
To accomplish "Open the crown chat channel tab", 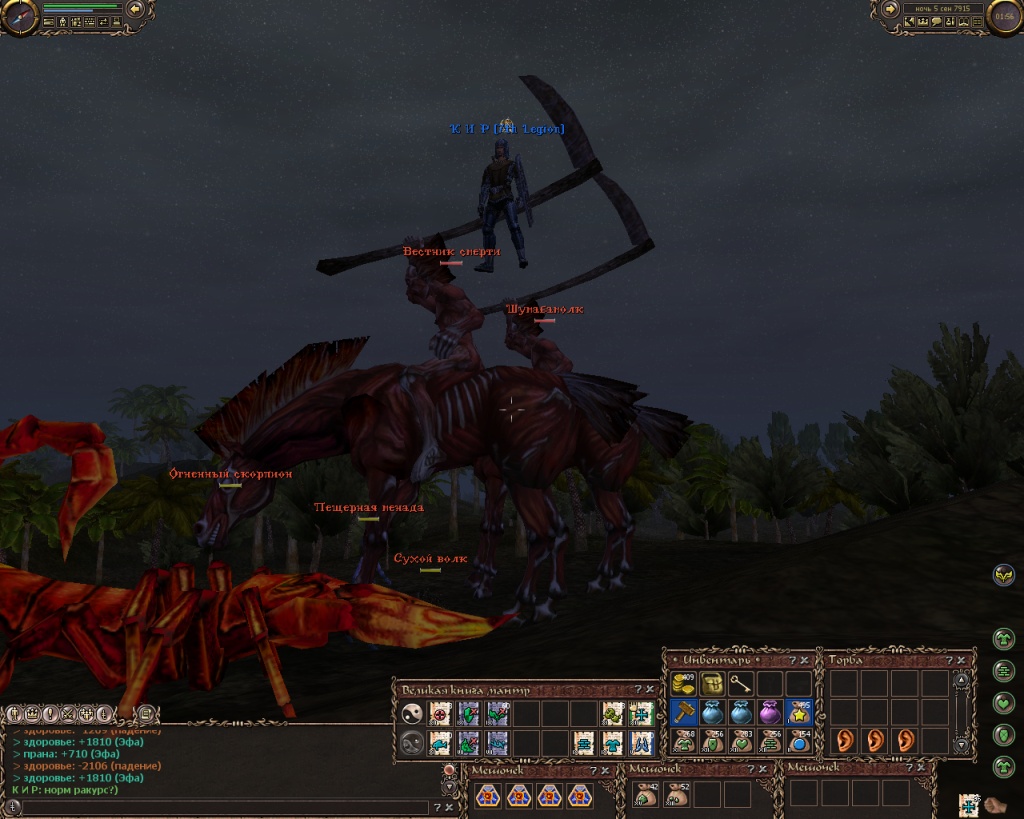I will tap(32, 714).
